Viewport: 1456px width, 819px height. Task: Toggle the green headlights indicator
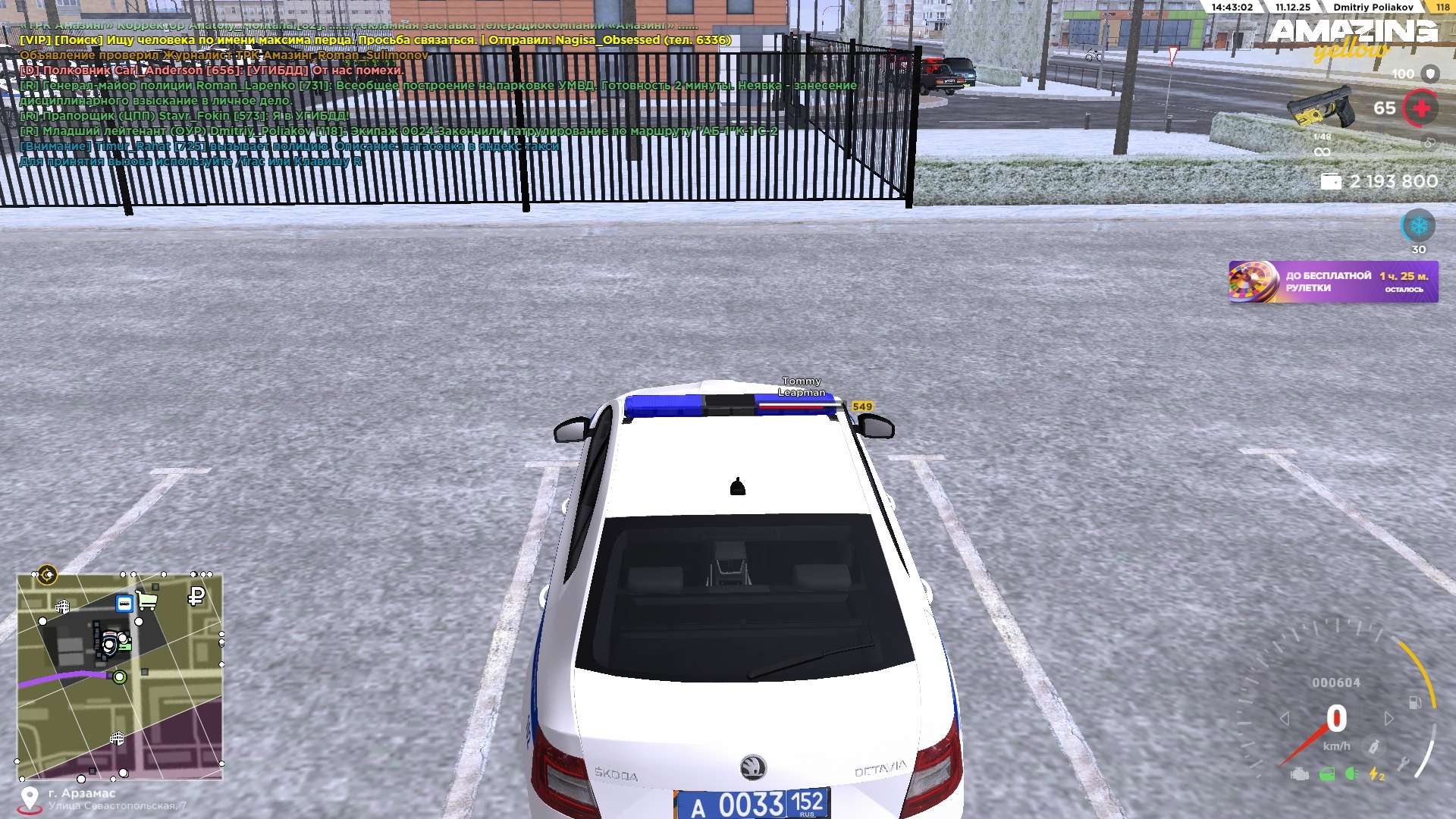point(1351,774)
